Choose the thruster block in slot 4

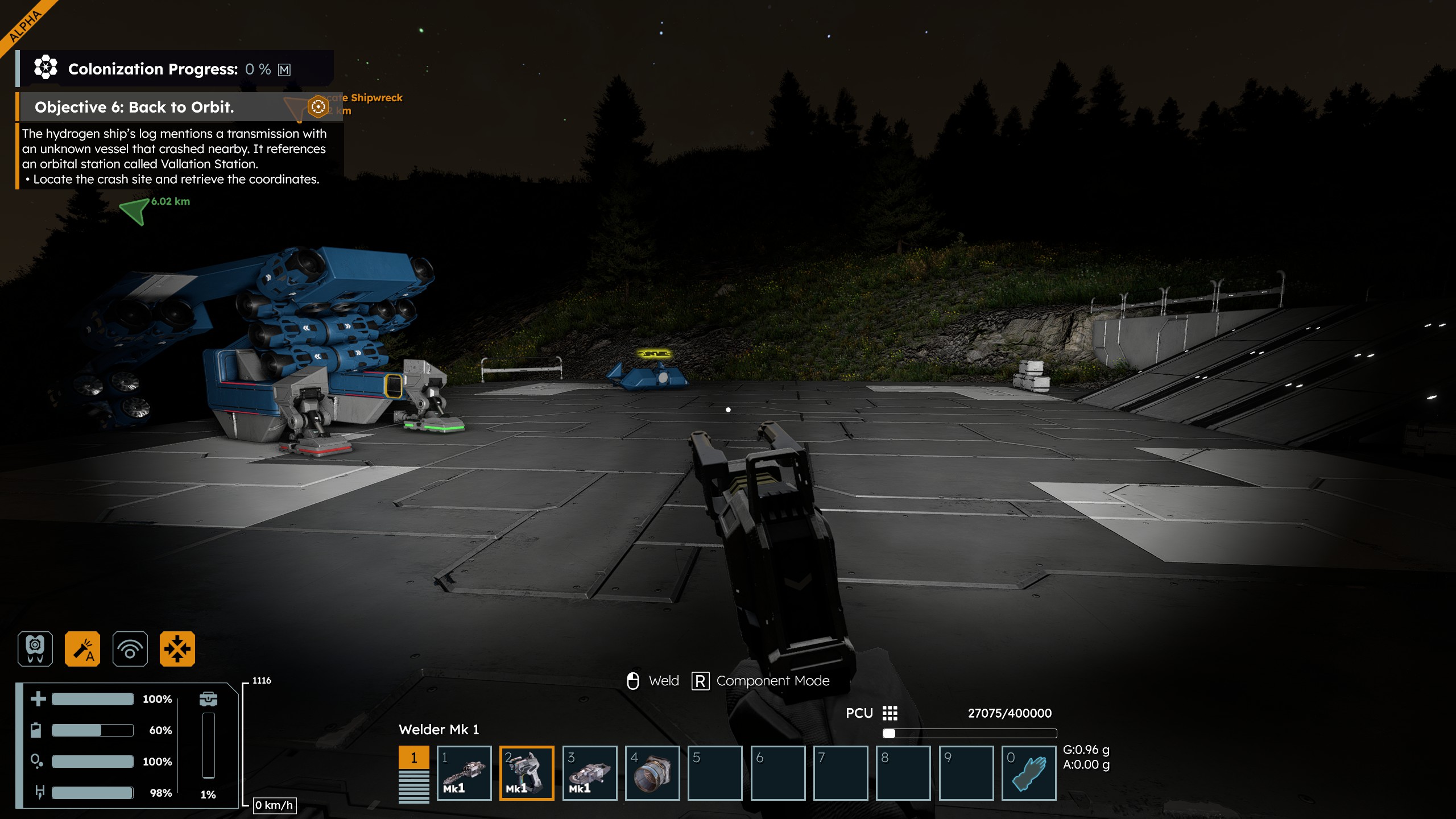tap(652, 773)
